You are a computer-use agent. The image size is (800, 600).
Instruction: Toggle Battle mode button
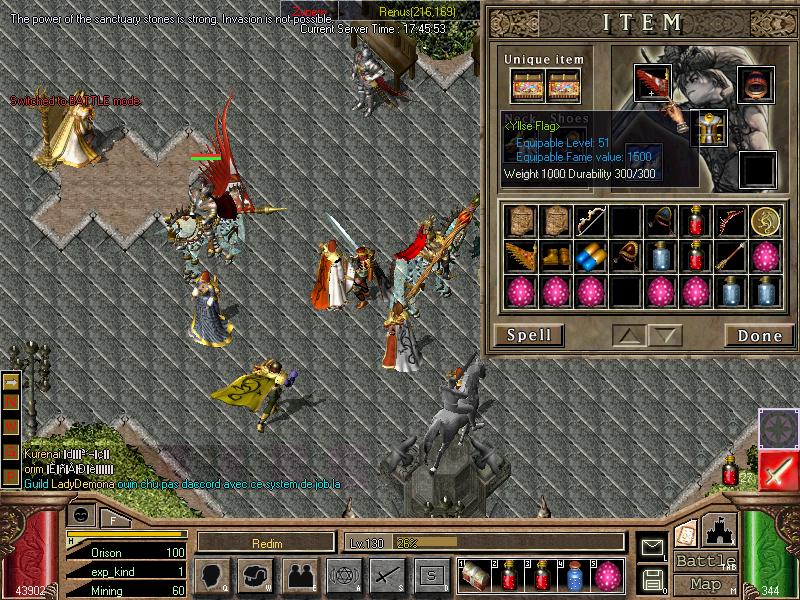pyautogui.click(x=705, y=561)
